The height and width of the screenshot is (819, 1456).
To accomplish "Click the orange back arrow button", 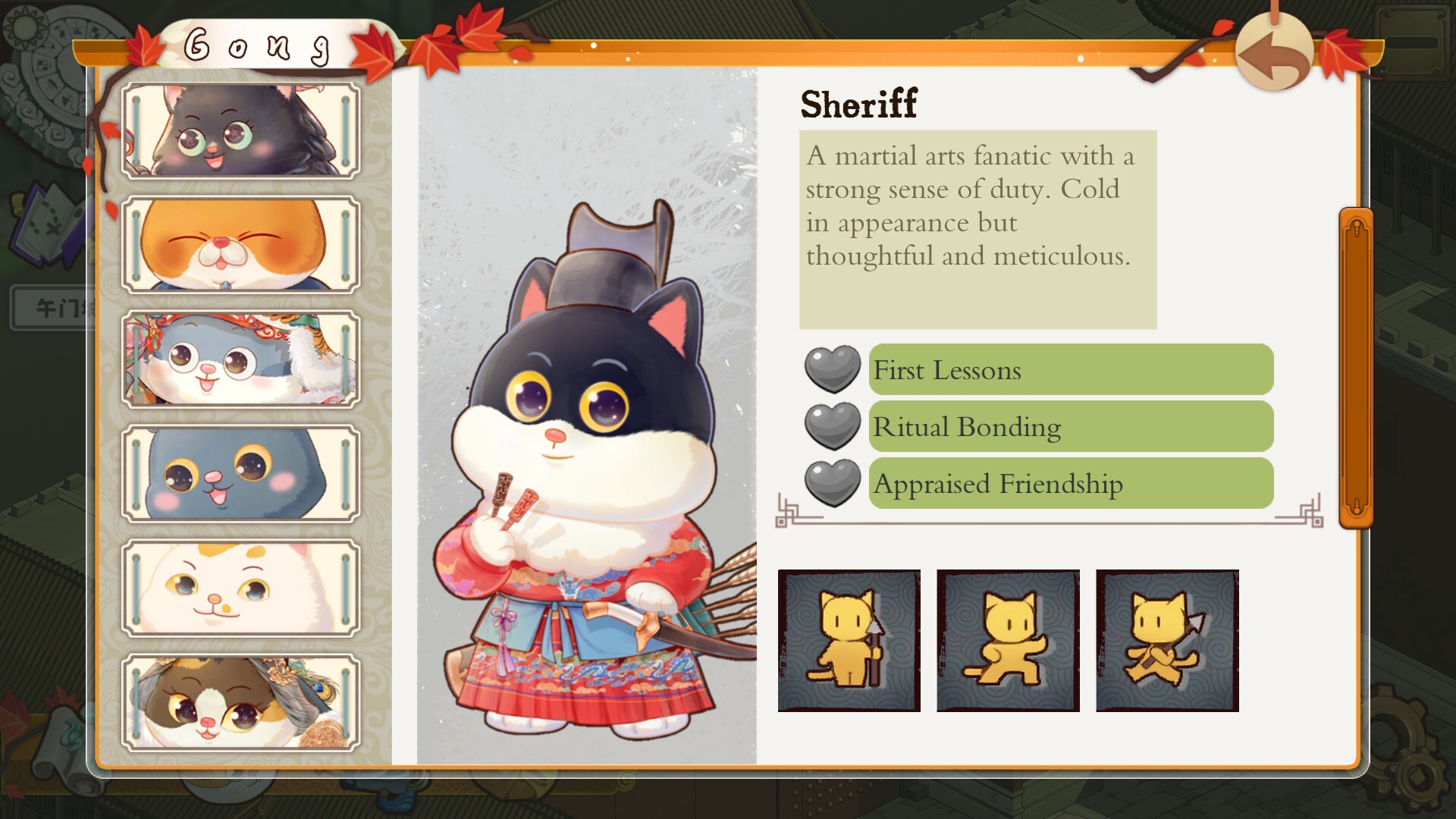I will click(x=1274, y=54).
